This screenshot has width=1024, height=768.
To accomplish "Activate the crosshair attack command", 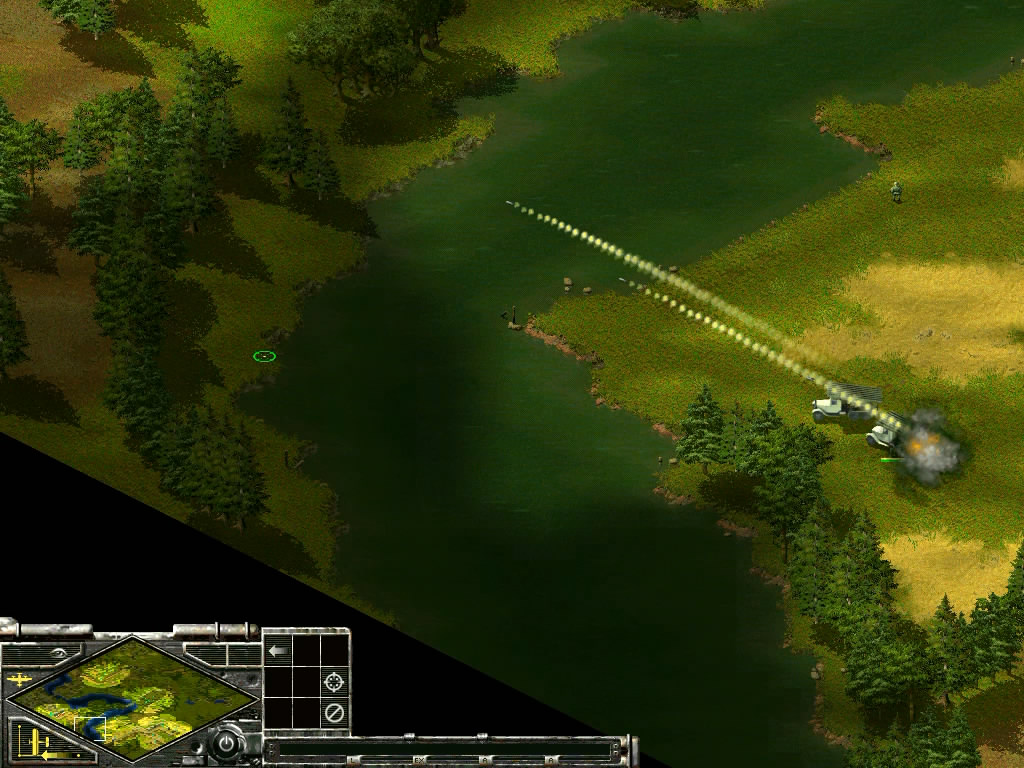I will [335, 682].
